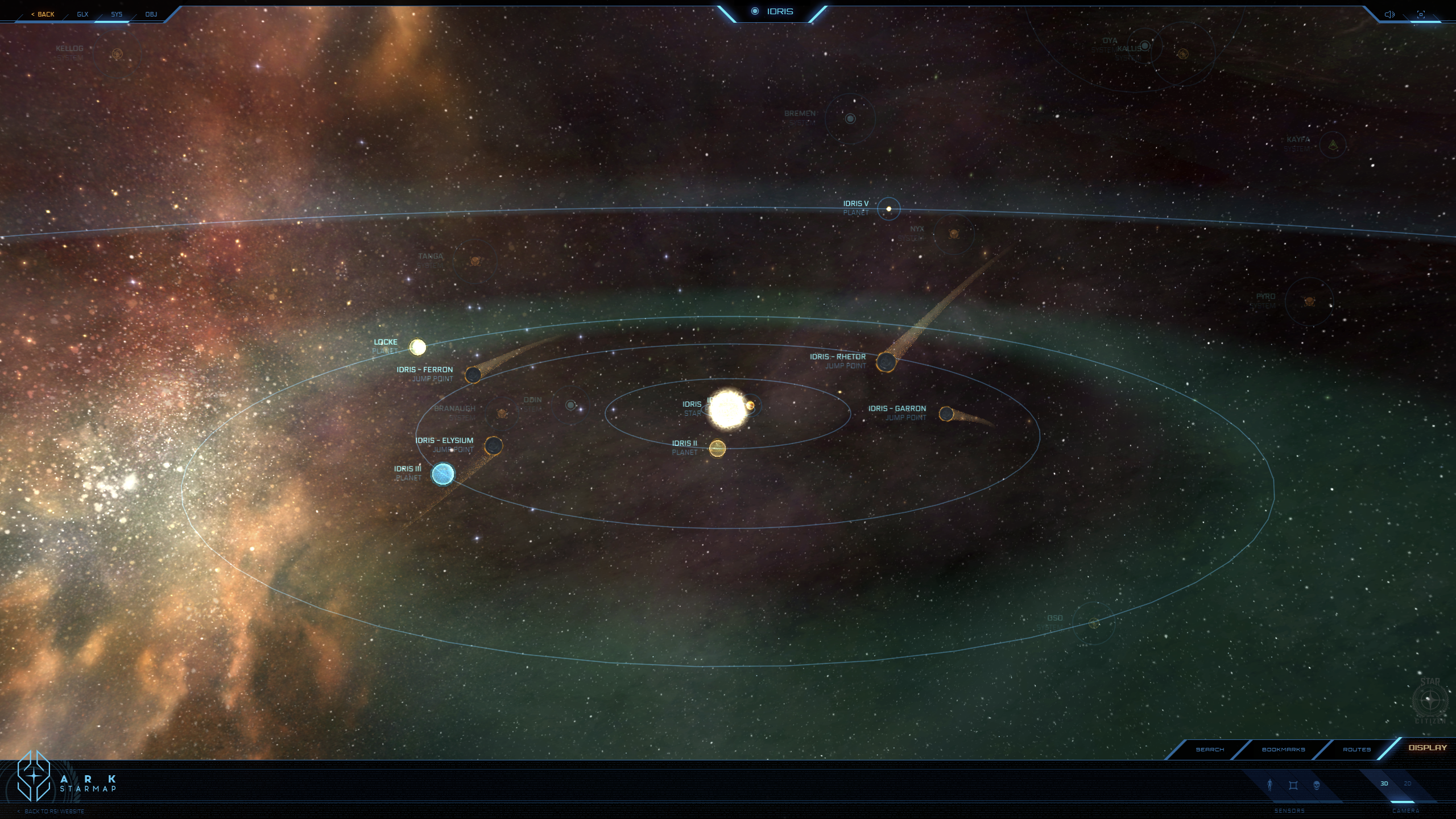The width and height of the screenshot is (1456, 819).
Task: Go back using the Back button
Action: [43, 14]
